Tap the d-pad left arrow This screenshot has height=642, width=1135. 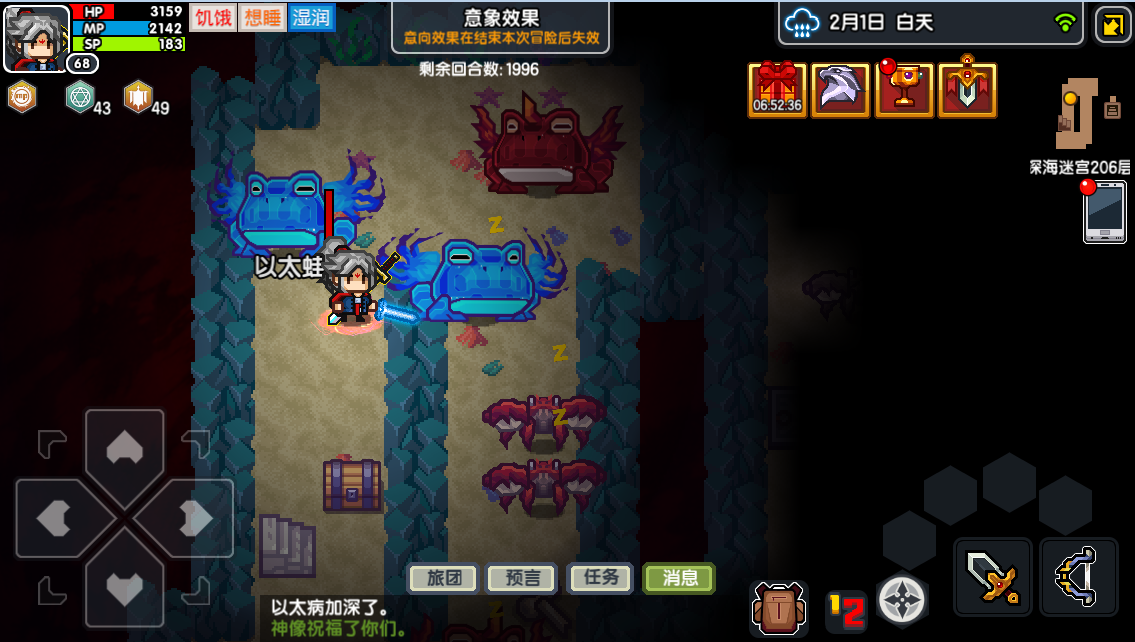click(55, 518)
